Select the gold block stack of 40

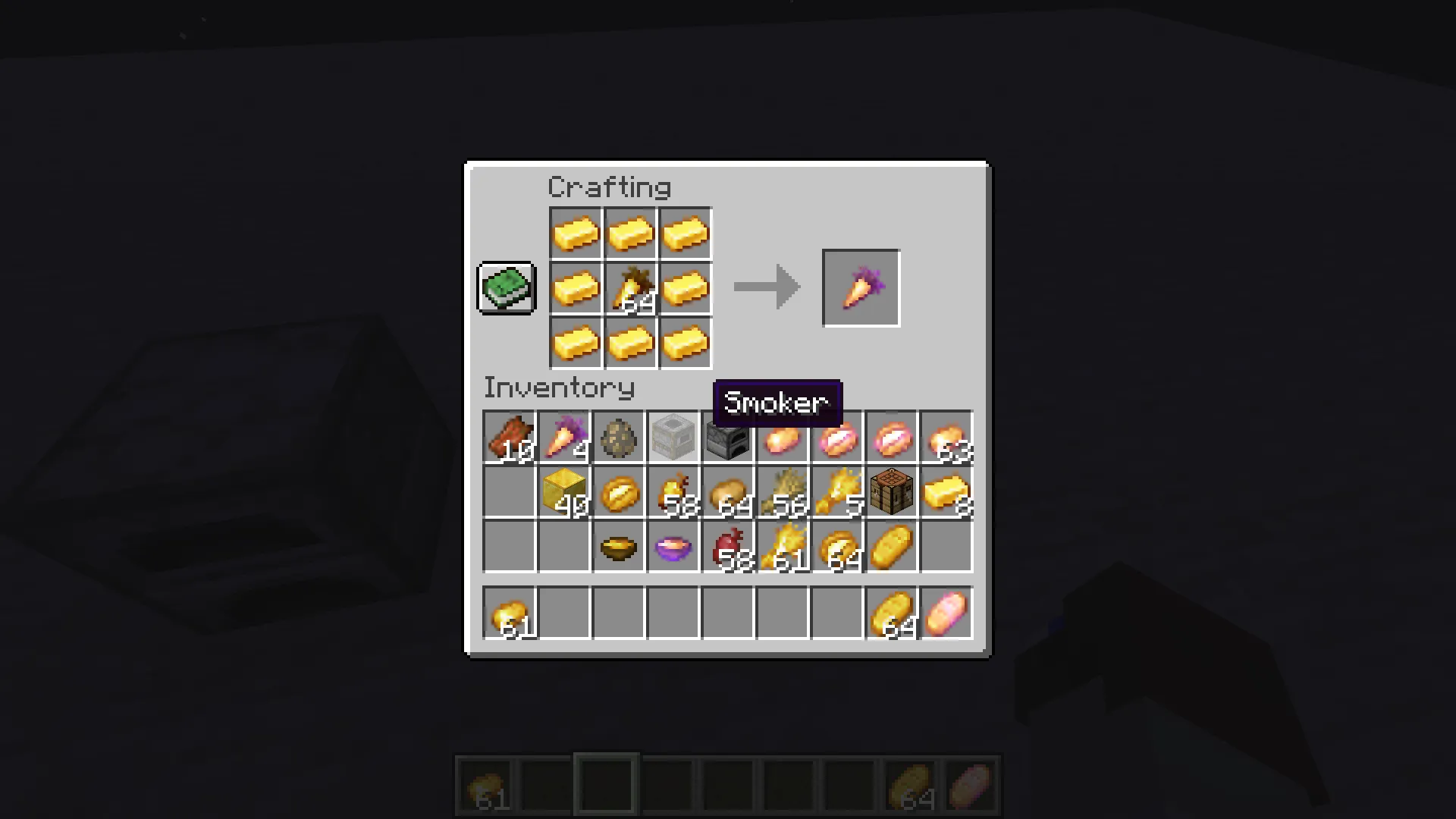[x=564, y=493]
